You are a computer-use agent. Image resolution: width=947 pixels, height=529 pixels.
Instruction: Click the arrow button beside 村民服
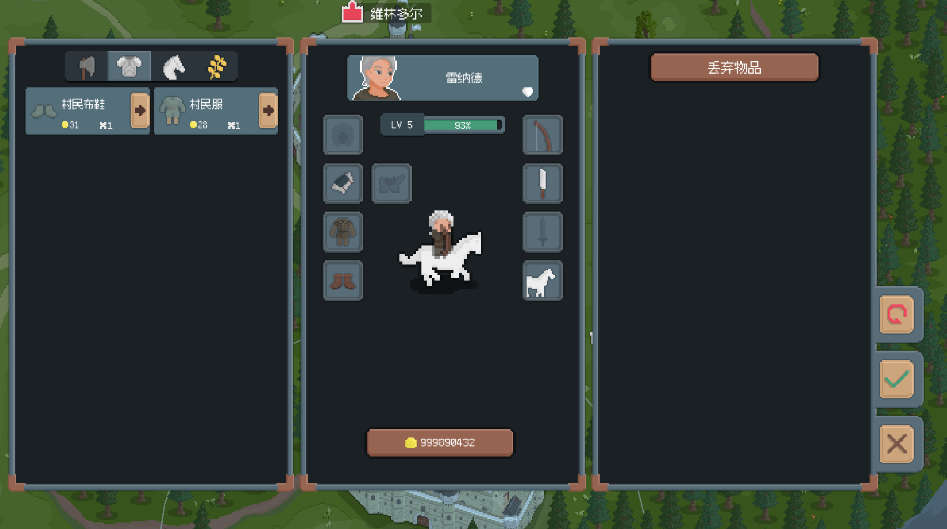(x=268, y=110)
